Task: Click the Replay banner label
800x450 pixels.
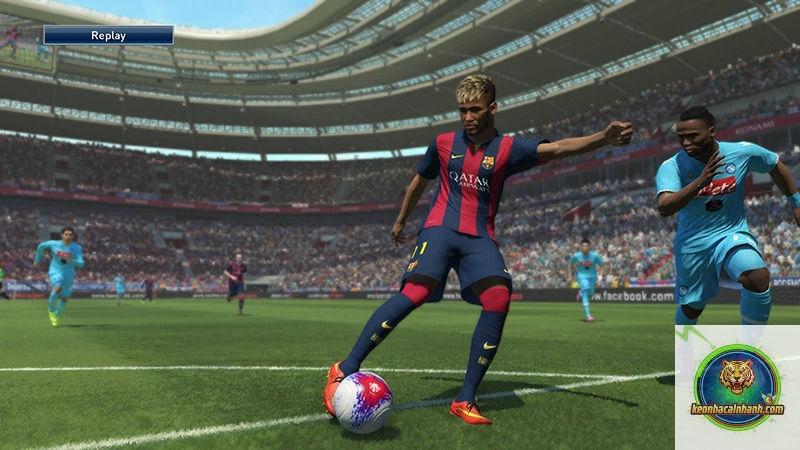Action: pos(108,36)
